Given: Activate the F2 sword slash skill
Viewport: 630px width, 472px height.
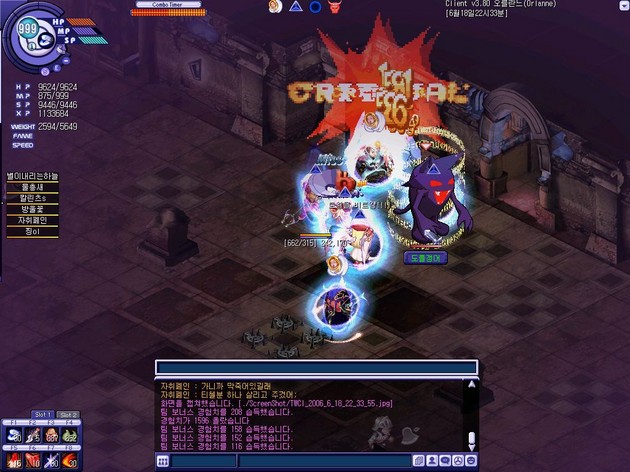Looking at the screenshot, I should (34, 433).
